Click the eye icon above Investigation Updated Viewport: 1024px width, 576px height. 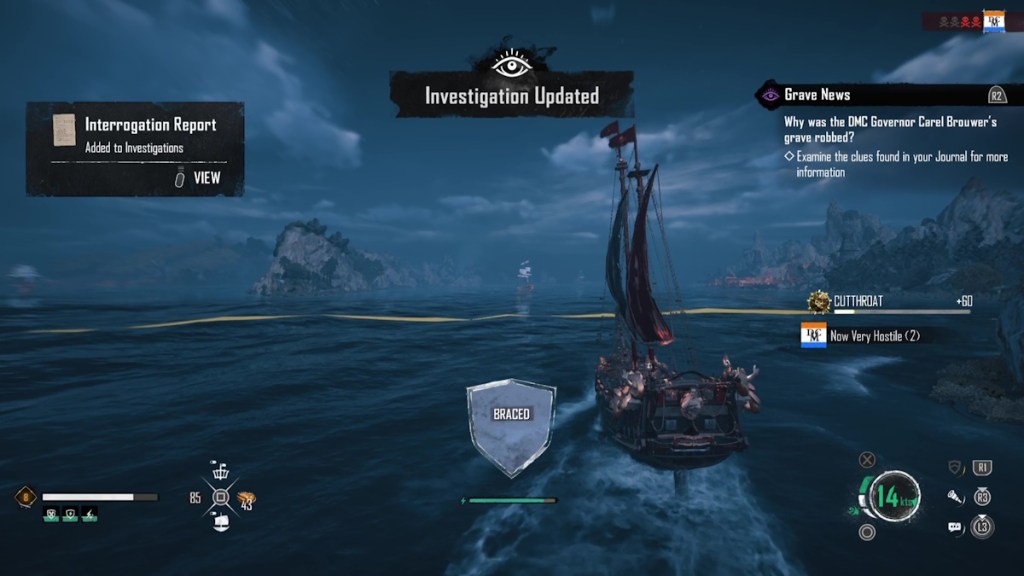[511, 64]
